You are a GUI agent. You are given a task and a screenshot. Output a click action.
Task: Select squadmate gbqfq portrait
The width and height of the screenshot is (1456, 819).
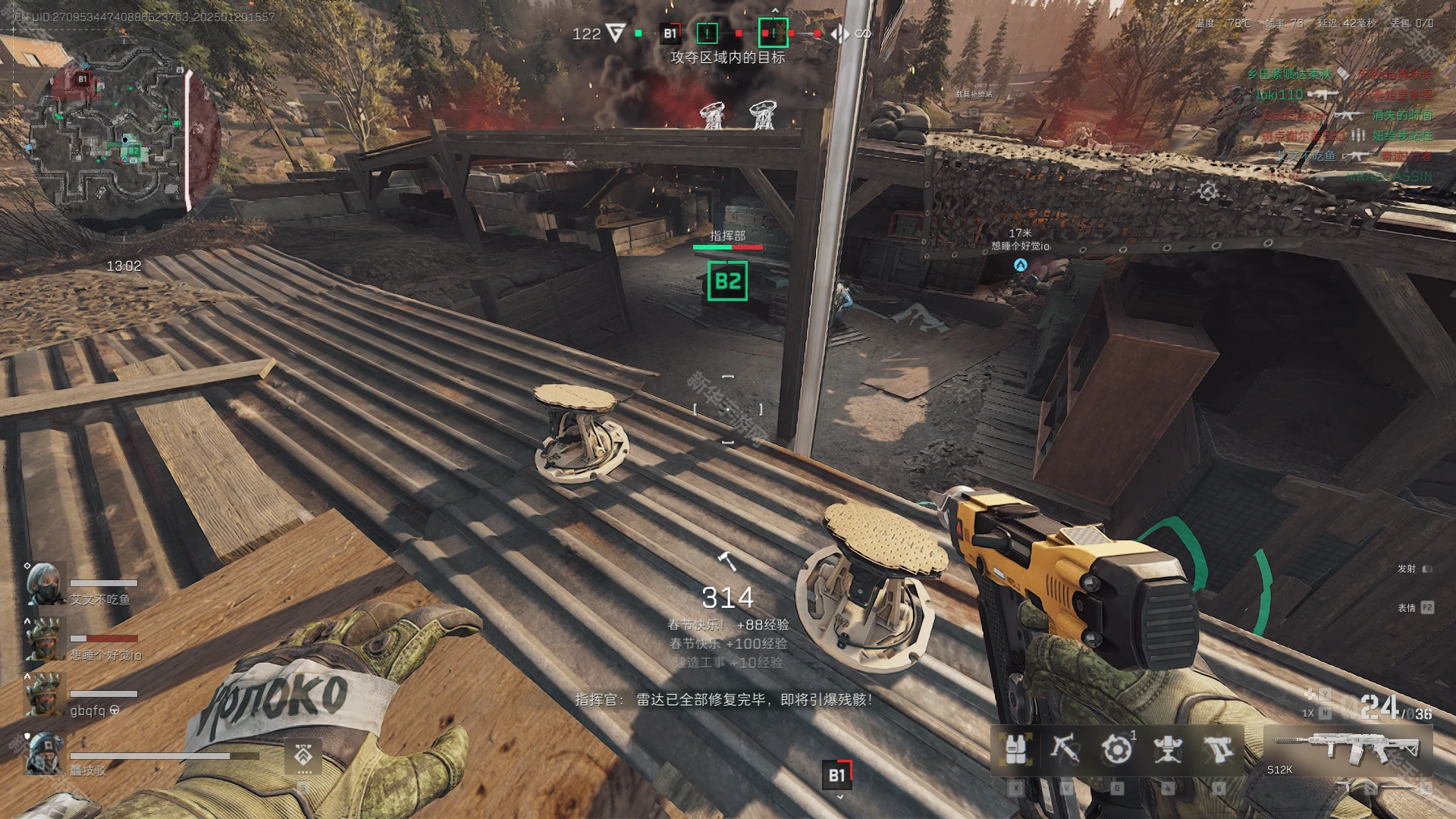click(x=45, y=694)
